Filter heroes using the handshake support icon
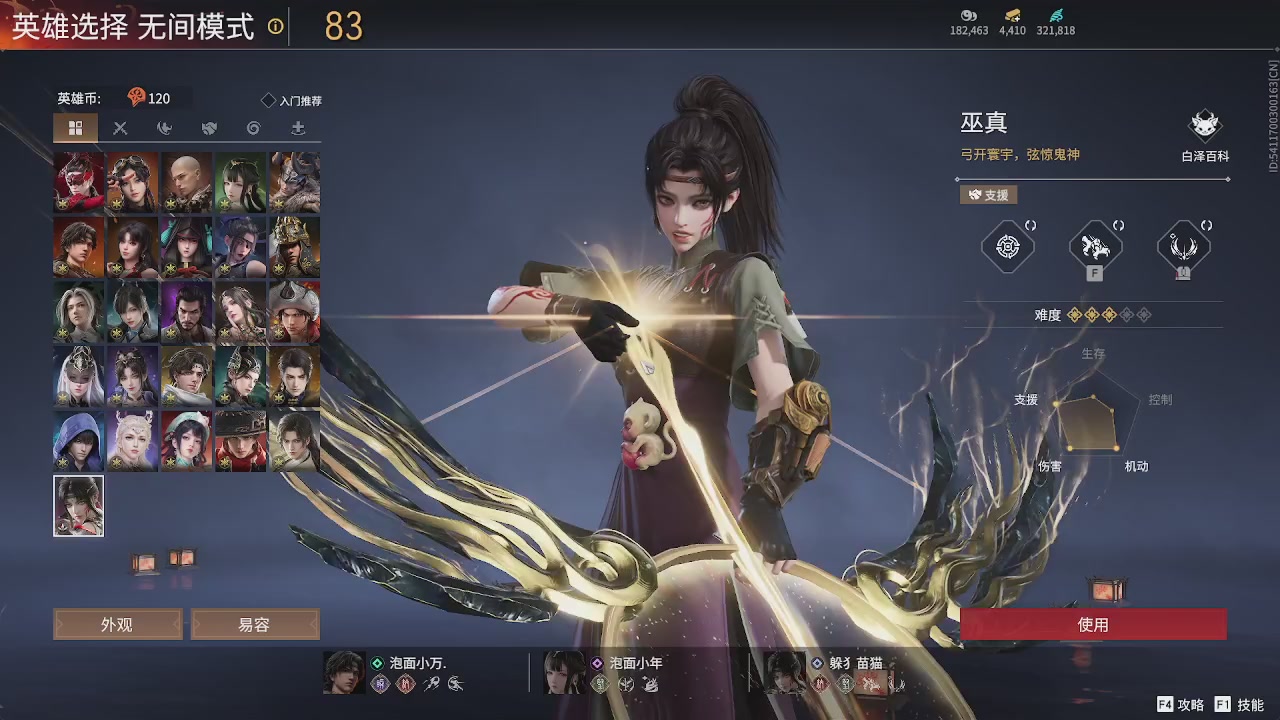Viewport: 1280px width, 720px height. coord(207,128)
